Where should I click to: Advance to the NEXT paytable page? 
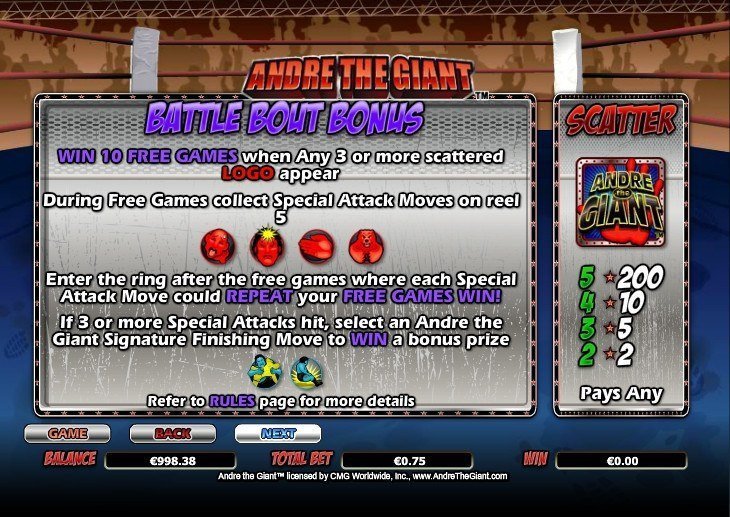pos(277,434)
